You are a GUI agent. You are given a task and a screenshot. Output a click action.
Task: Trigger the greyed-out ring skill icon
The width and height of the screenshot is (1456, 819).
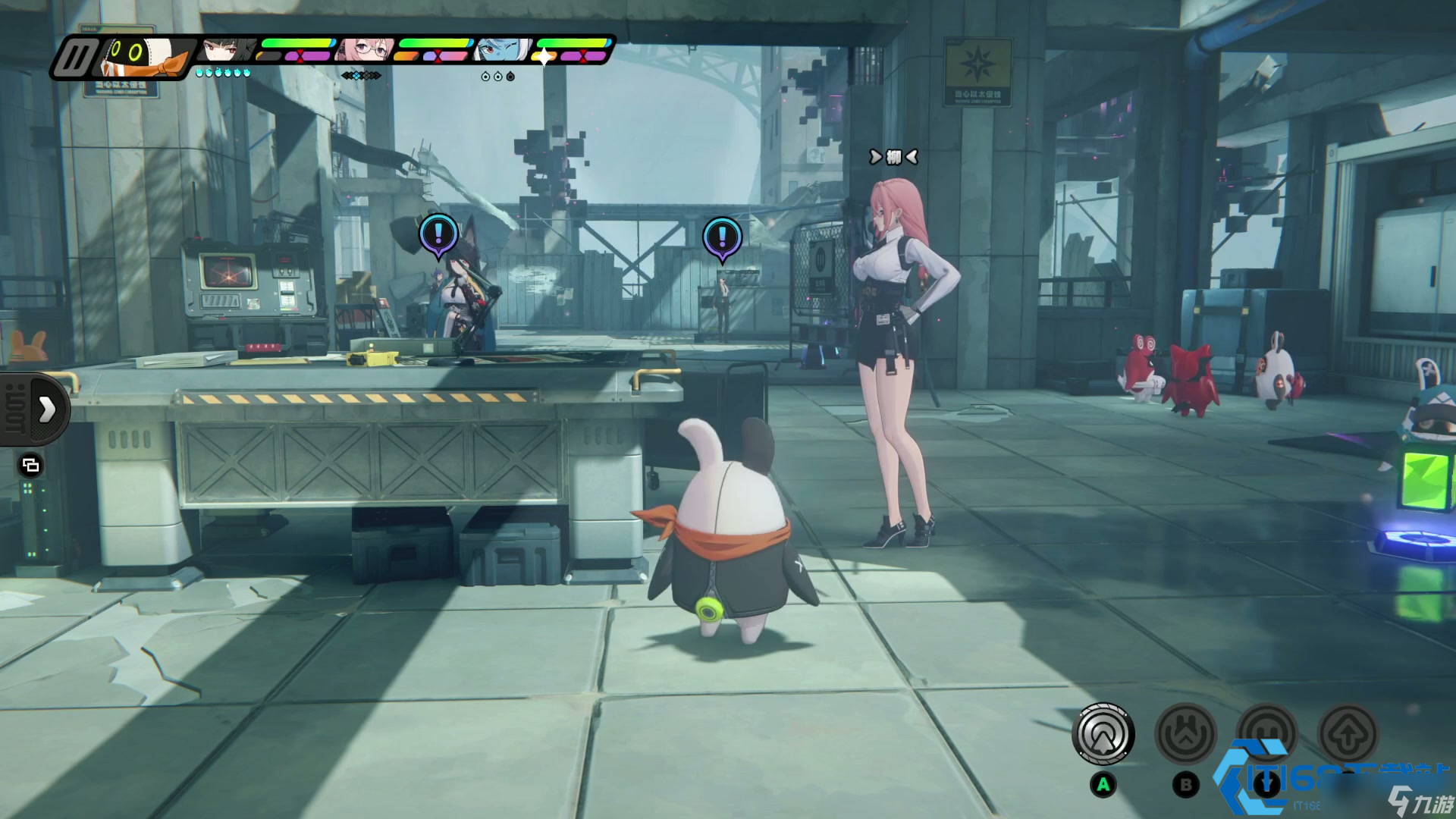pos(1267,733)
